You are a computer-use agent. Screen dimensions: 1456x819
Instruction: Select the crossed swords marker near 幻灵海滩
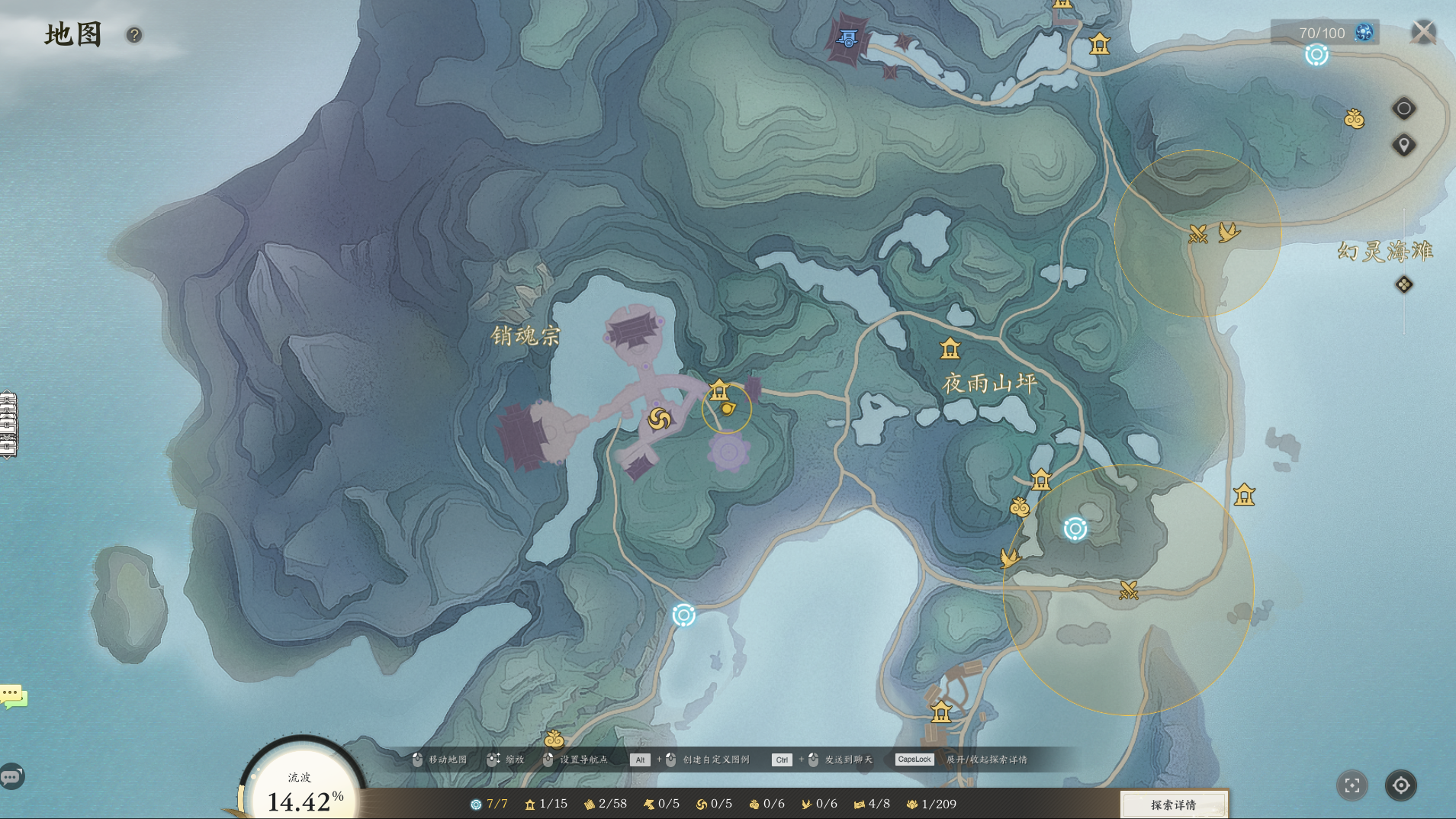[1198, 234]
